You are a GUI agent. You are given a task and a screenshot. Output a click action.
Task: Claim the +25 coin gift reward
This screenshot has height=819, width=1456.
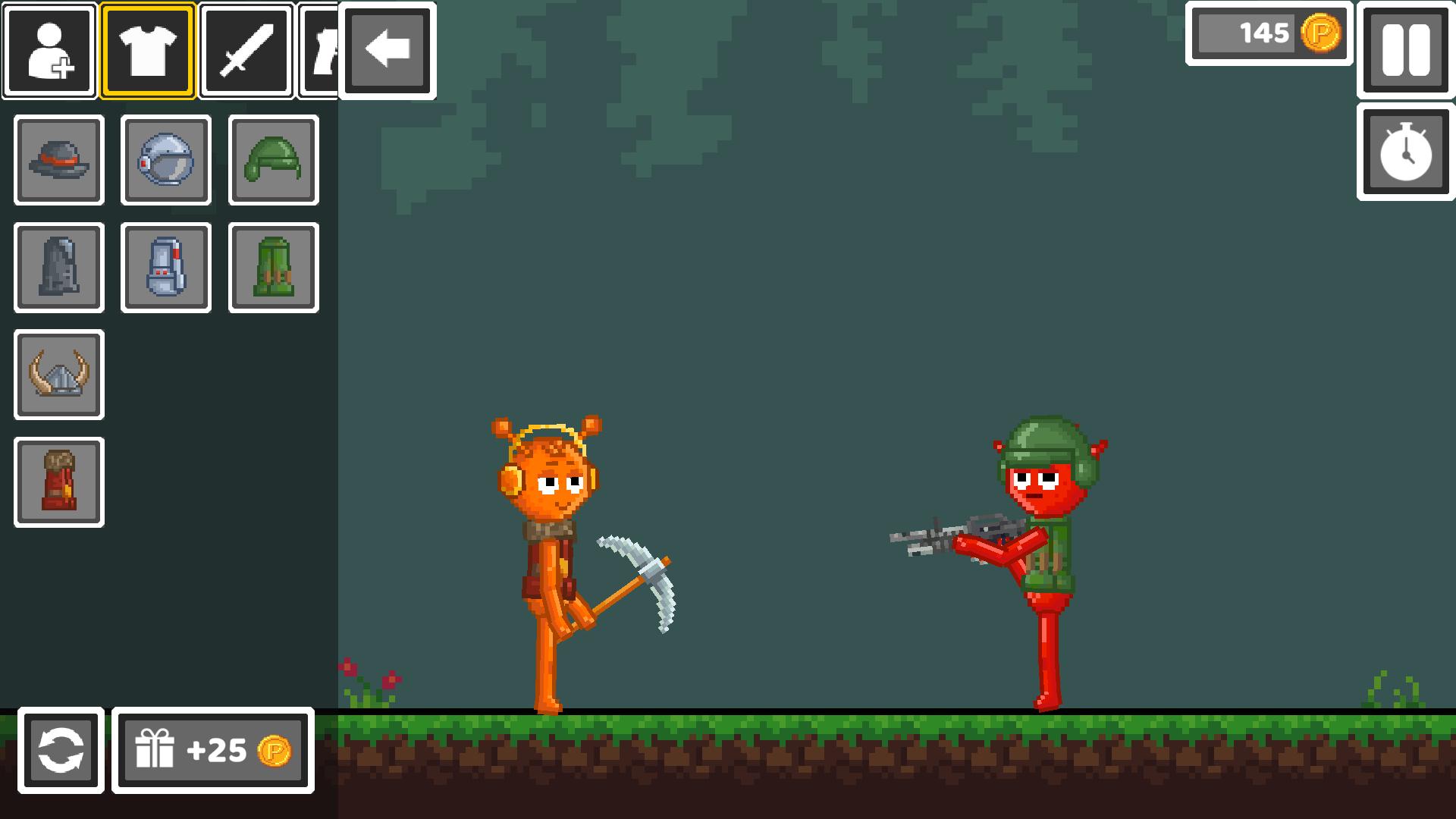[x=212, y=752]
